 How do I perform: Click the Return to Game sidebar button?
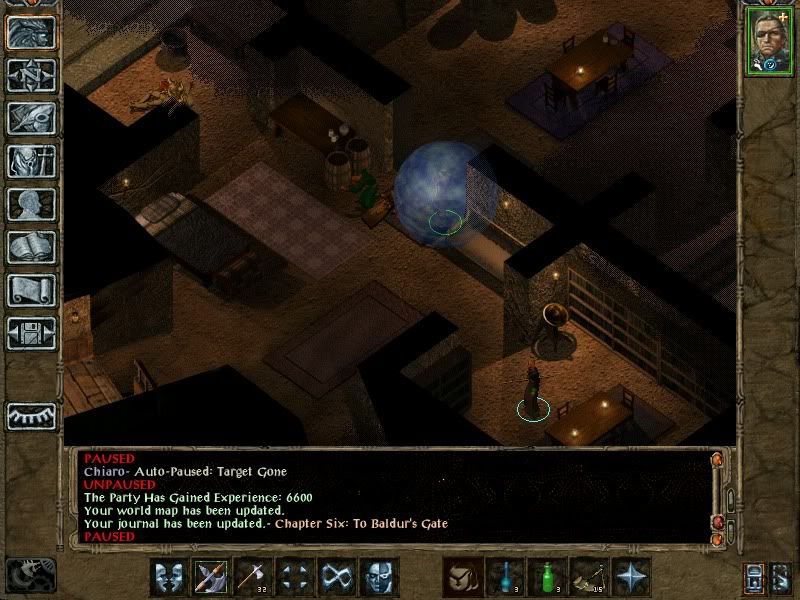(x=31, y=32)
